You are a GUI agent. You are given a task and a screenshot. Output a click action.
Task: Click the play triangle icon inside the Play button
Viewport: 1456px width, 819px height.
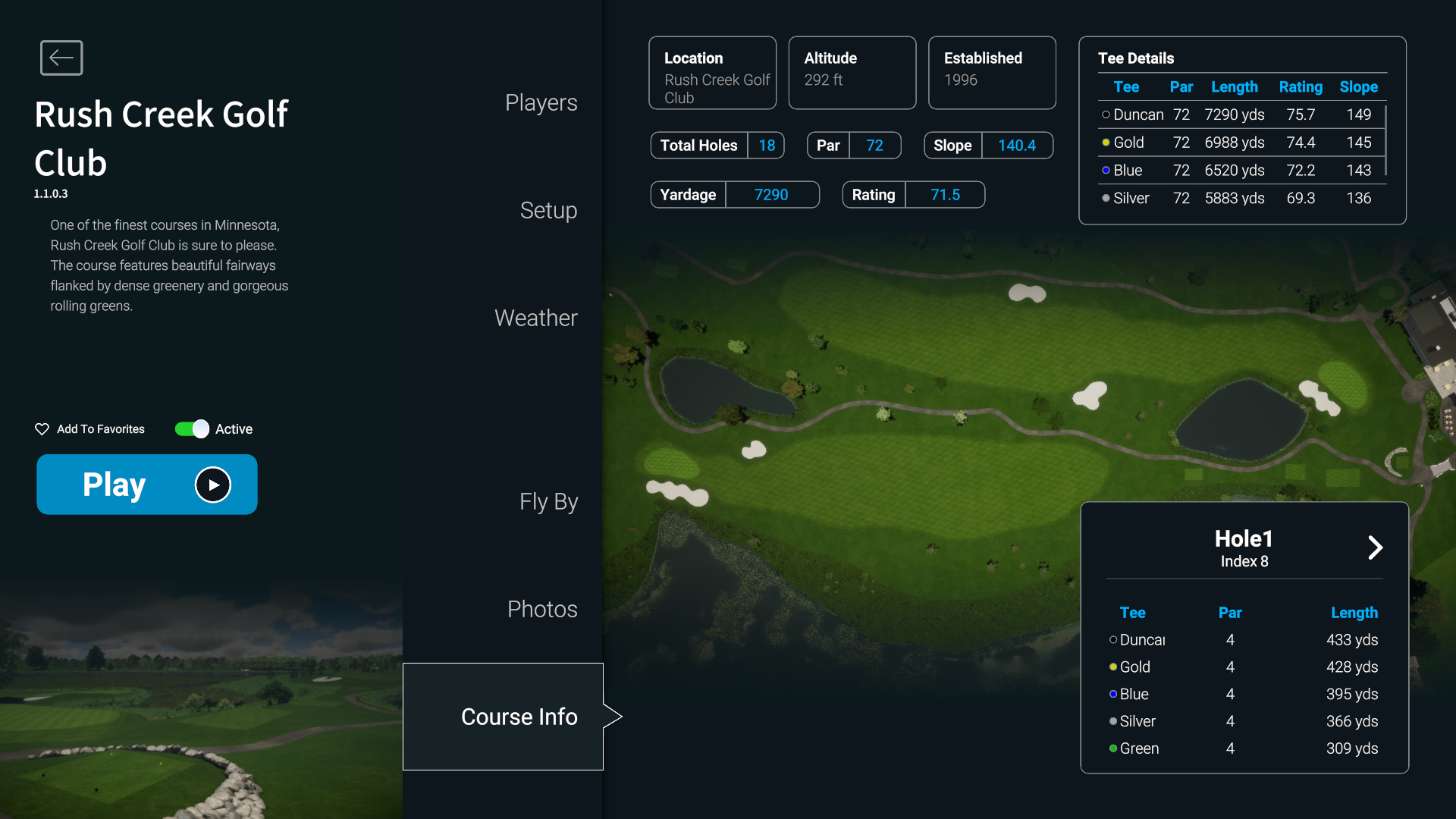click(x=213, y=485)
